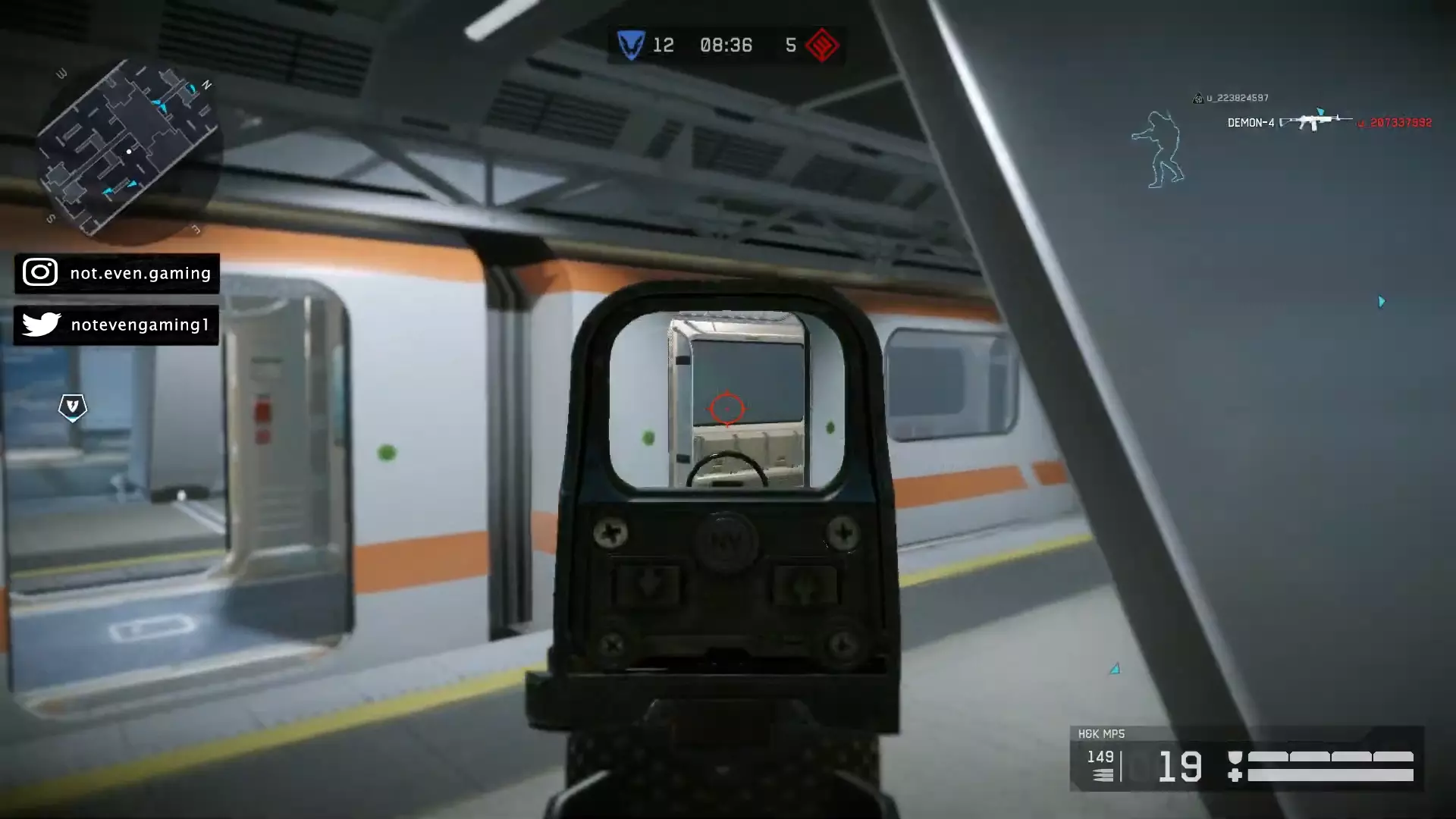The image size is (1456, 819).
Task: Open the not.even.gaming Instagram overlay
Action: (x=117, y=273)
